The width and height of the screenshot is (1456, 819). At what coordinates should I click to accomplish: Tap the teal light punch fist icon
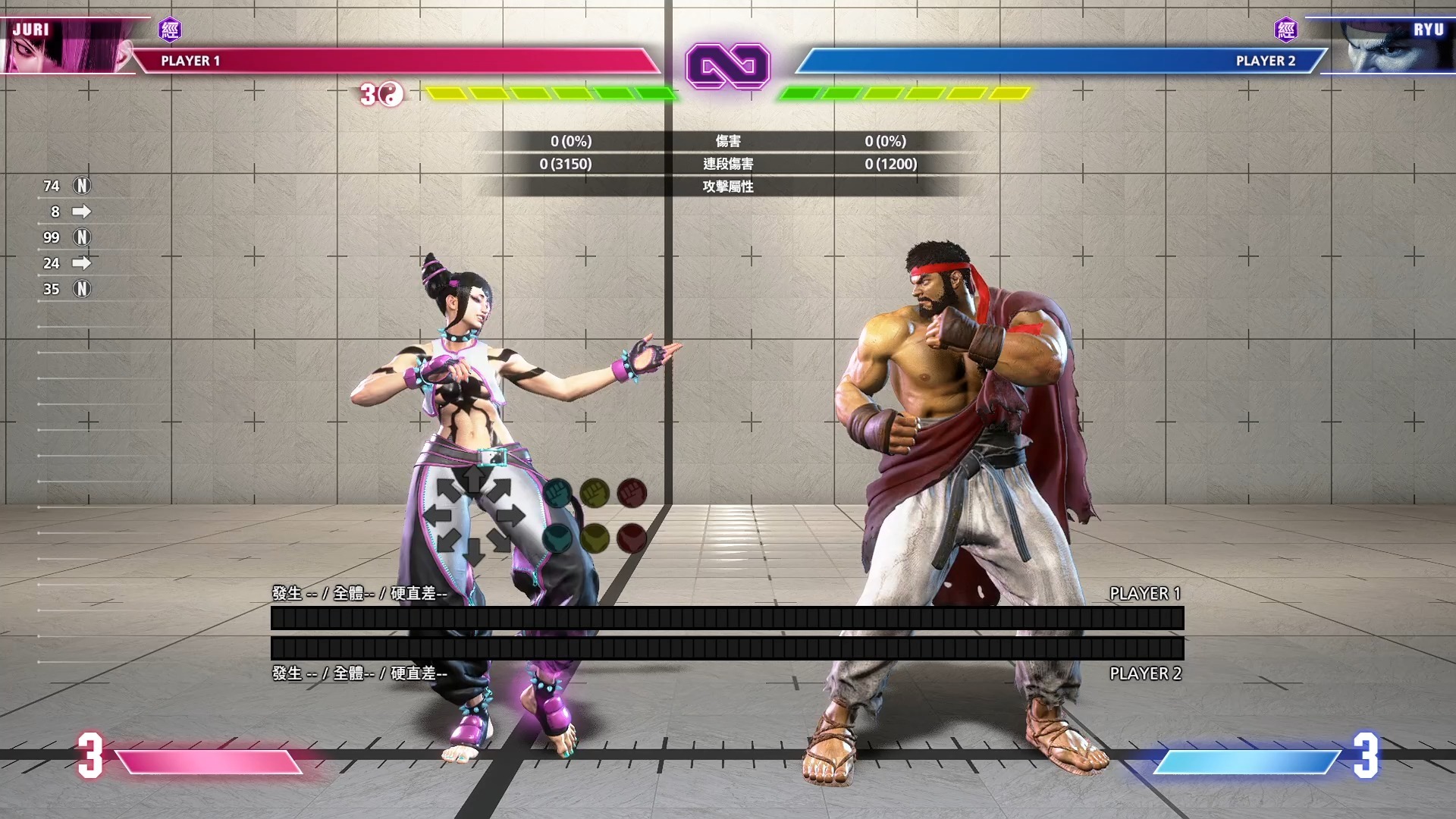tap(557, 493)
